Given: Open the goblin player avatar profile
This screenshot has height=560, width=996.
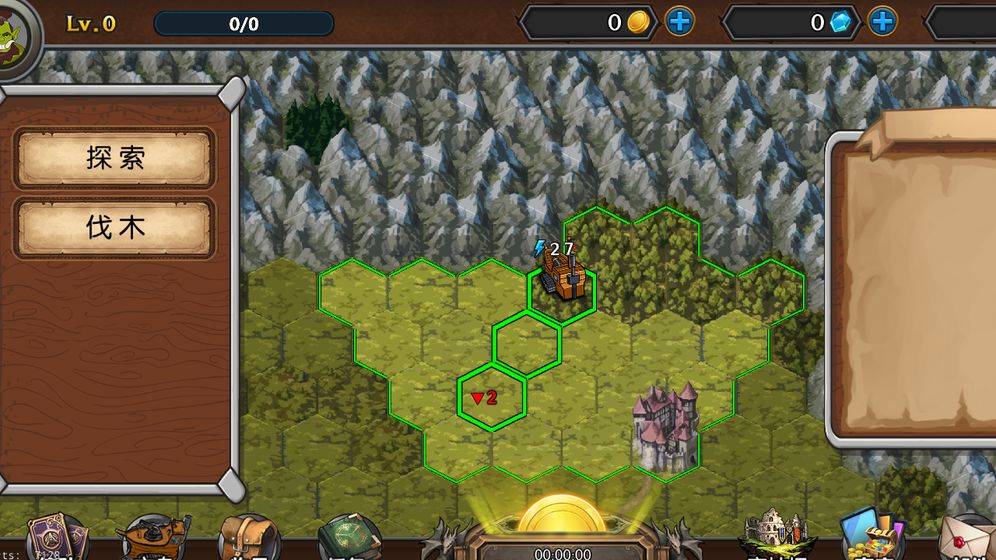Looking at the screenshot, I should 14,32.
